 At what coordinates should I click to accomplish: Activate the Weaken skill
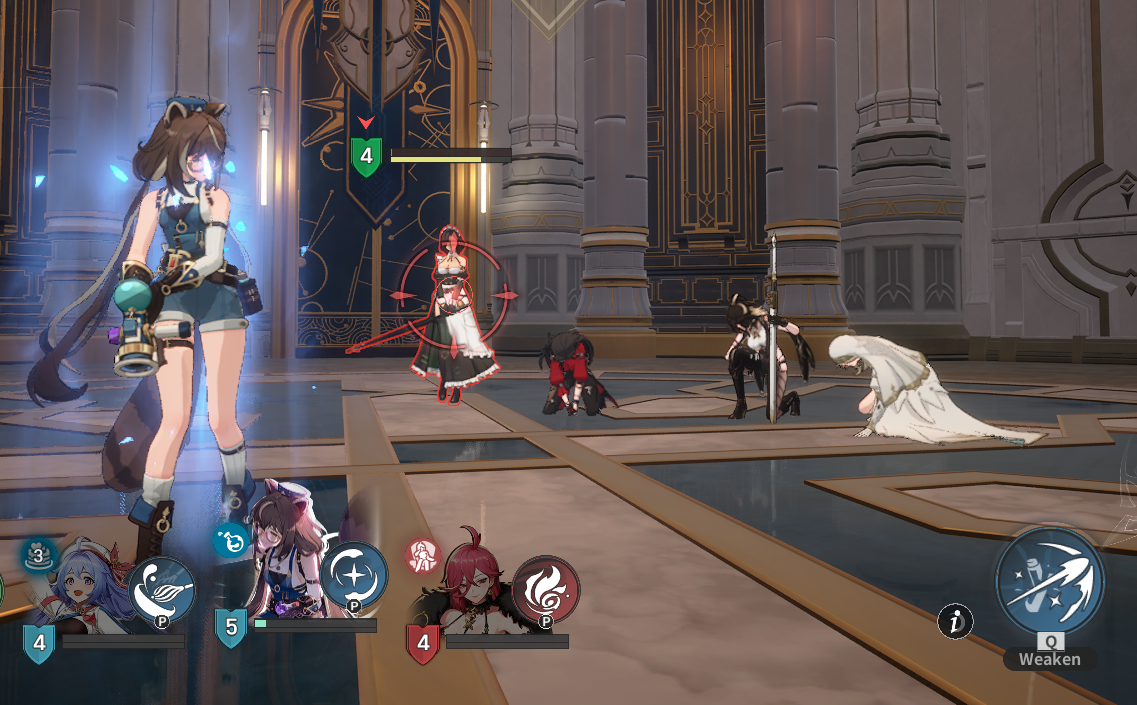tap(1050, 583)
